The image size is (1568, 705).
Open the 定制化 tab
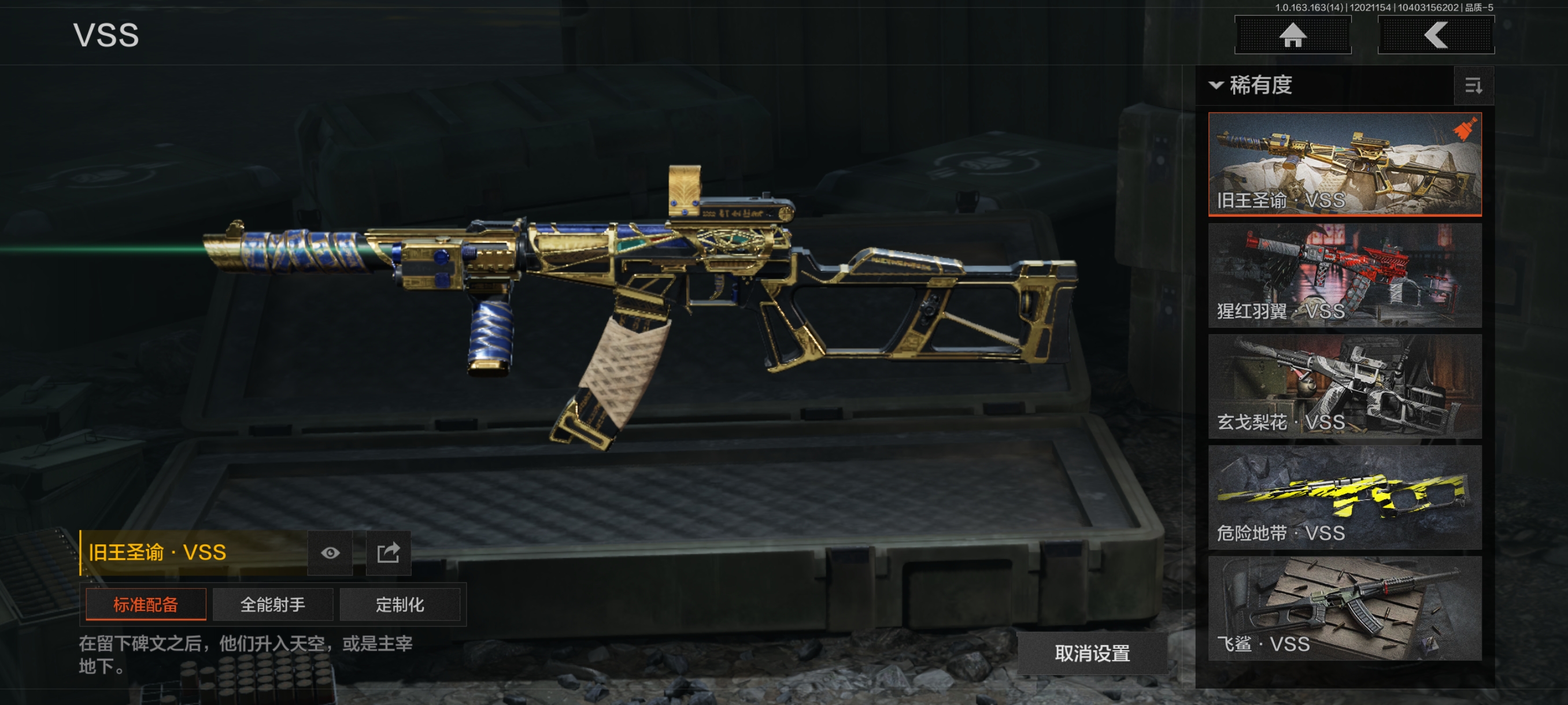[x=400, y=604]
